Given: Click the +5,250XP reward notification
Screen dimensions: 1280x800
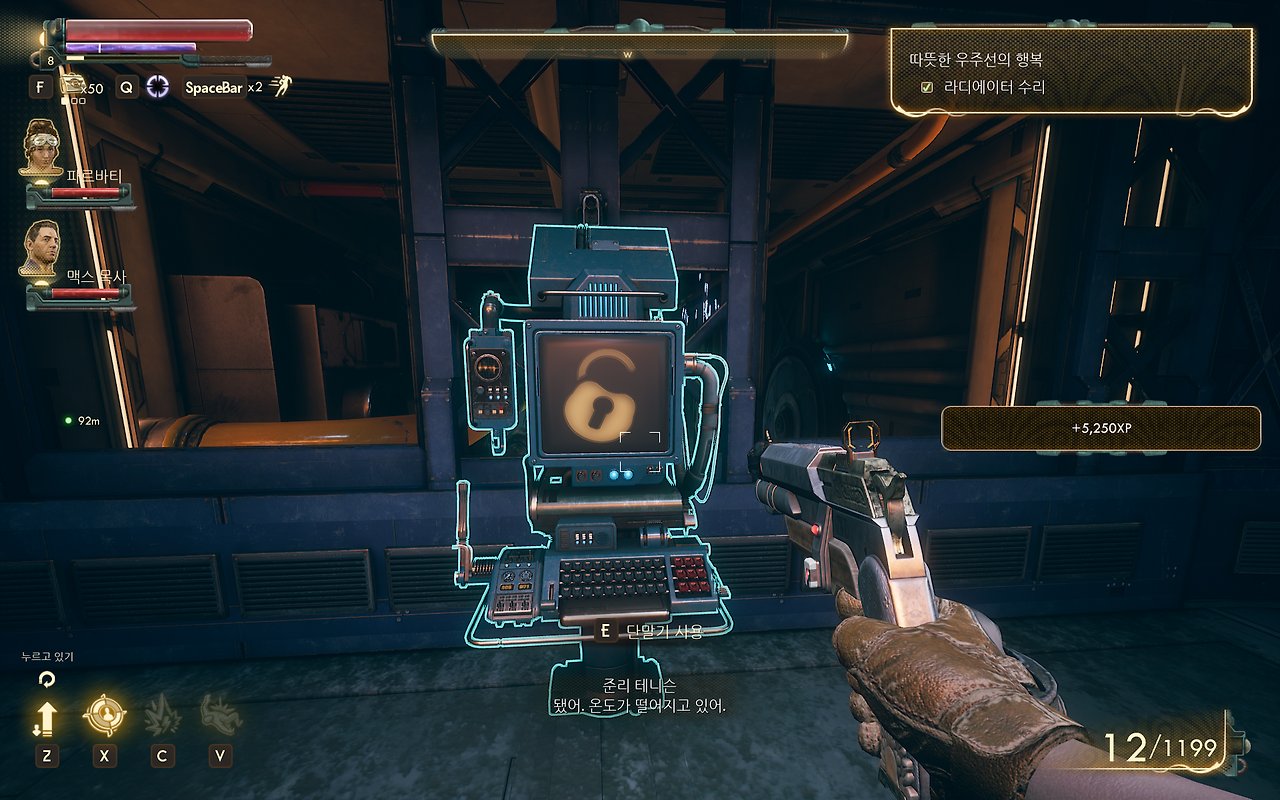Looking at the screenshot, I should (x=1101, y=428).
